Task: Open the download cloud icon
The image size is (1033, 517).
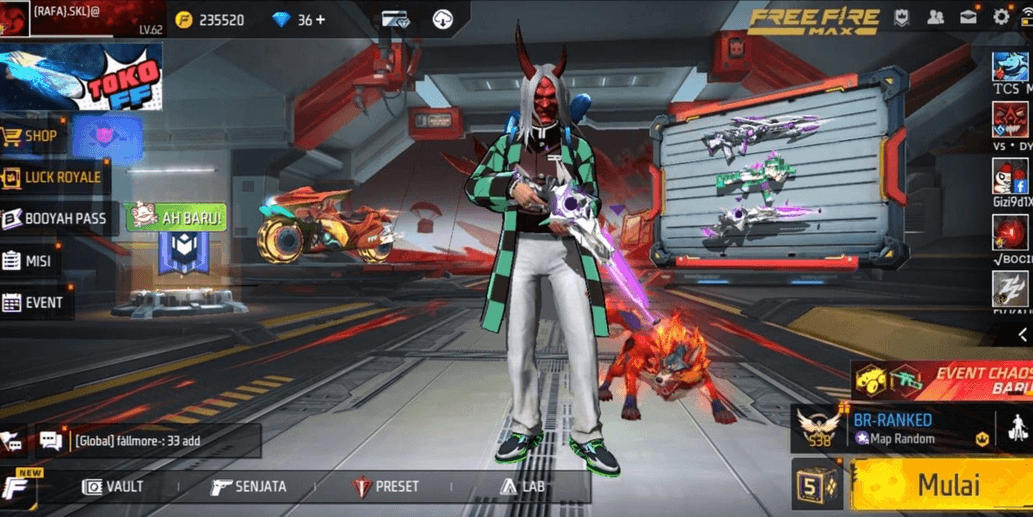Action: tap(443, 19)
